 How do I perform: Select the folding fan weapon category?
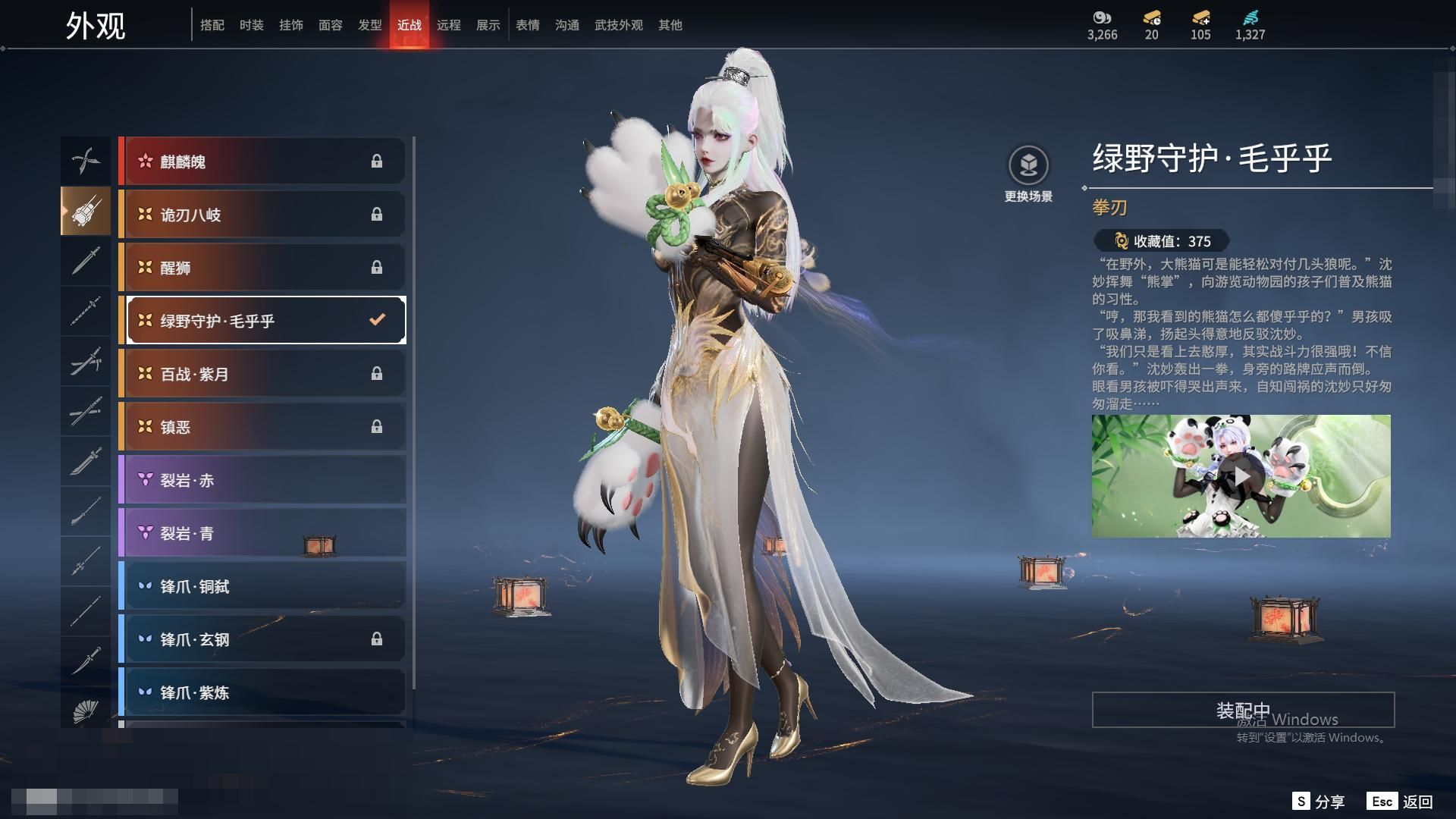[x=86, y=711]
